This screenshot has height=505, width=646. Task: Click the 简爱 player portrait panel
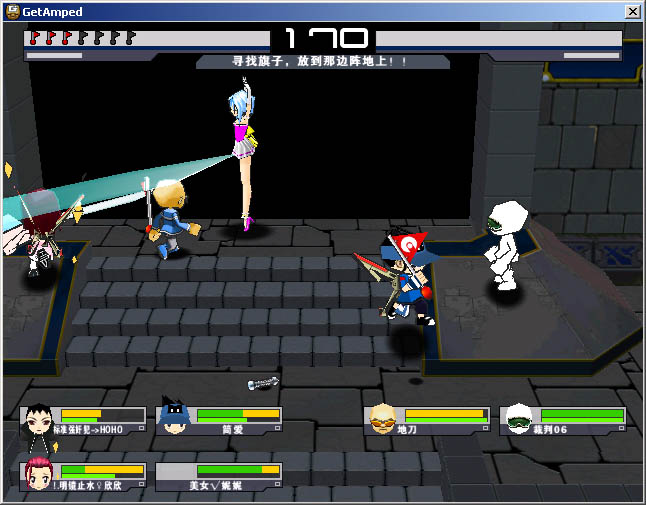pyautogui.click(x=219, y=420)
